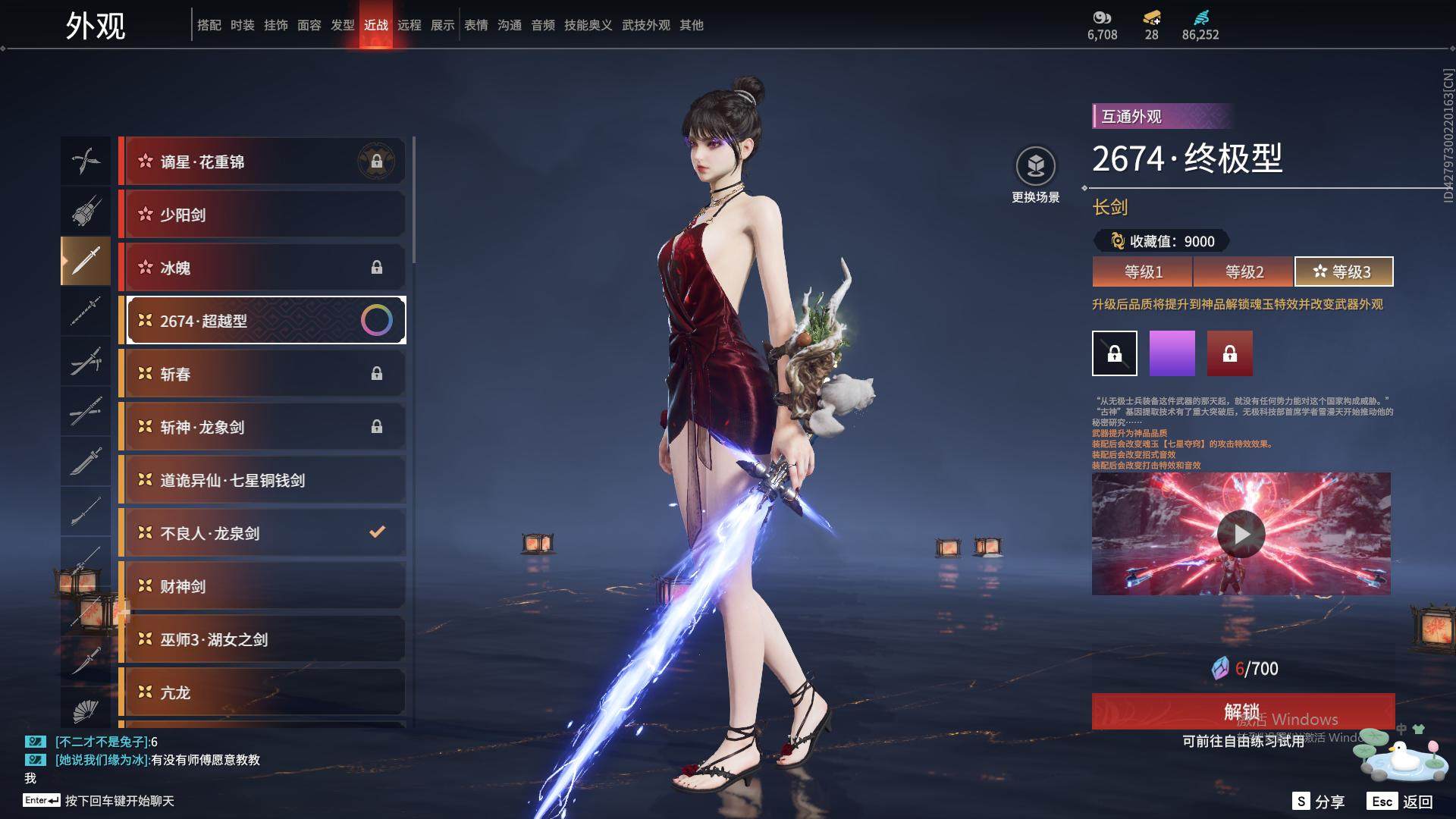Click the red 解锁 unlock button

tap(1242, 711)
